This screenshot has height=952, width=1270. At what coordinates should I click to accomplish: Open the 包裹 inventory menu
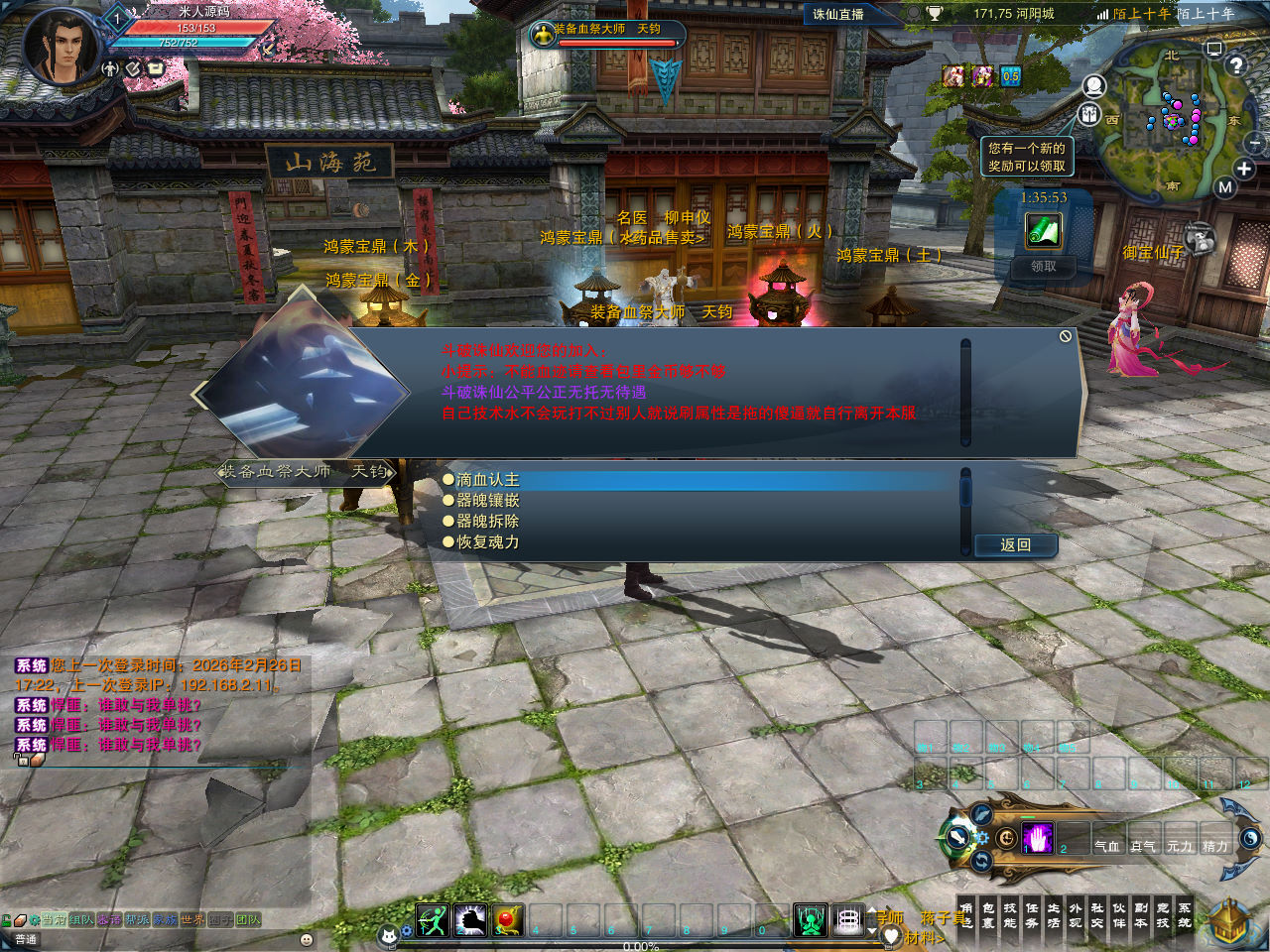click(x=988, y=915)
